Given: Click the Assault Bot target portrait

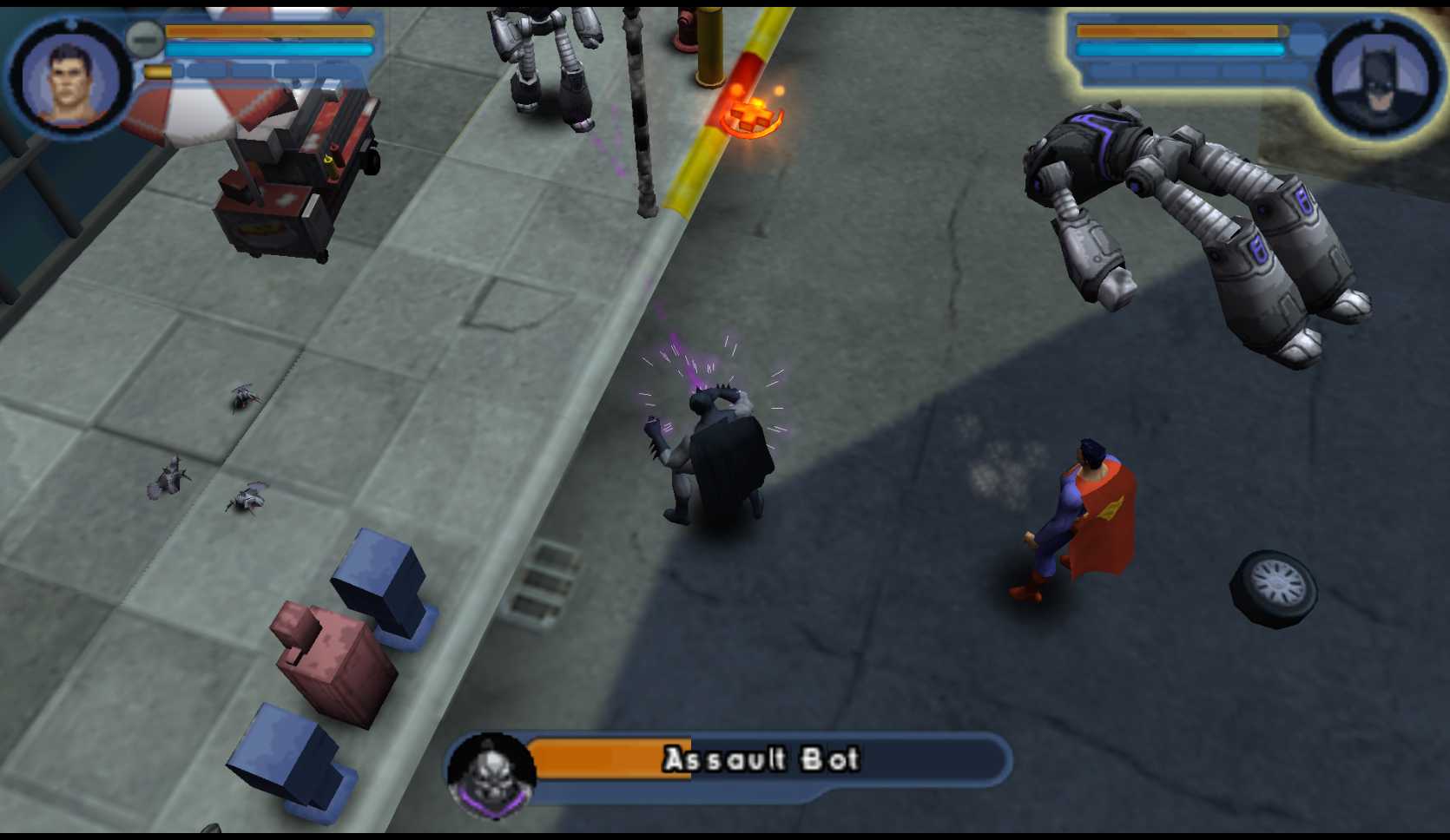Looking at the screenshot, I should click(x=491, y=774).
